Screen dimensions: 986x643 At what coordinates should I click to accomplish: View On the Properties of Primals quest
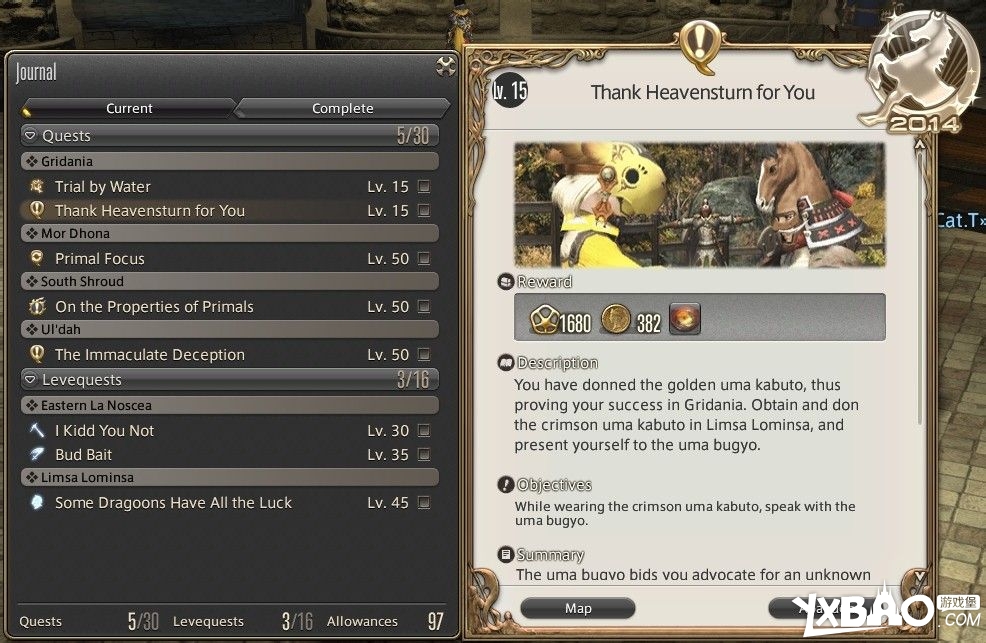[x=154, y=306]
